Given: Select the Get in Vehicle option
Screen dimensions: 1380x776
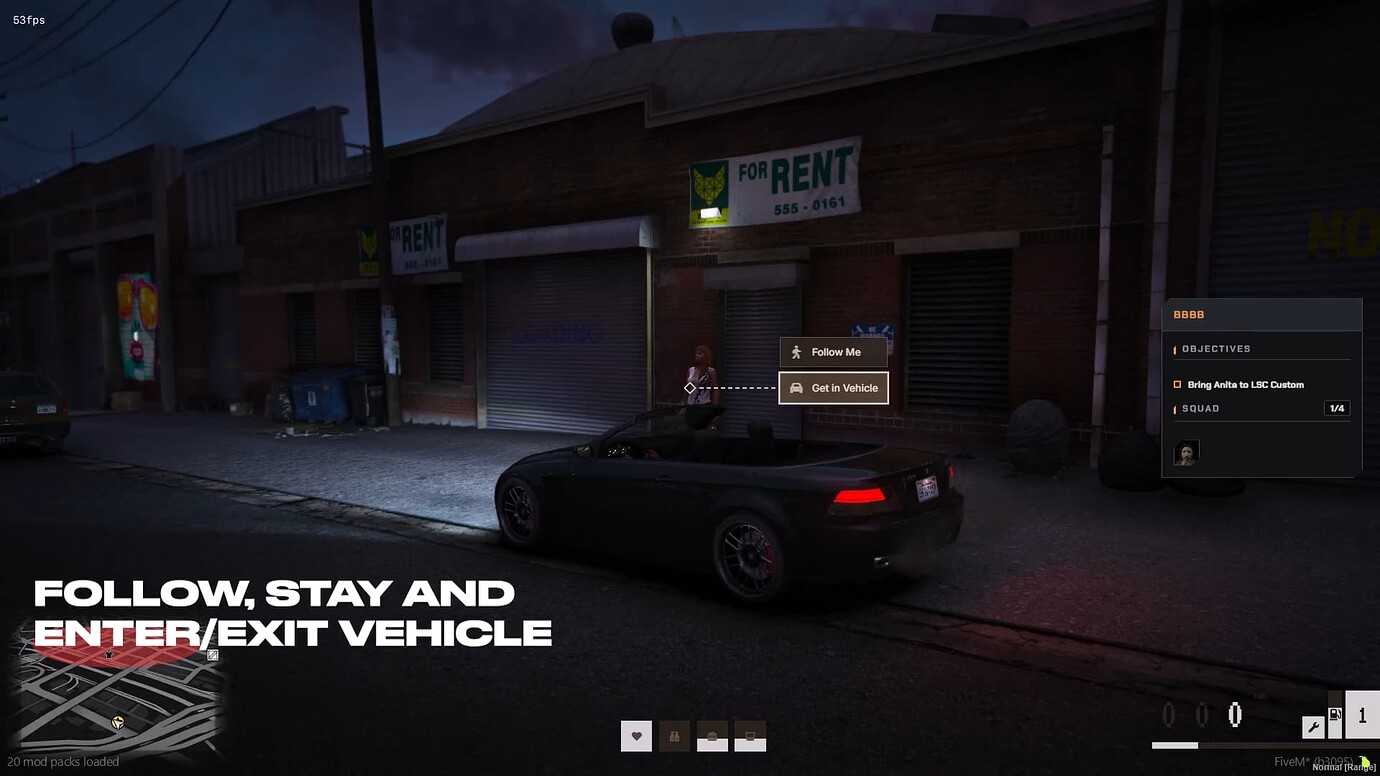Looking at the screenshot, I should (833, 388).
